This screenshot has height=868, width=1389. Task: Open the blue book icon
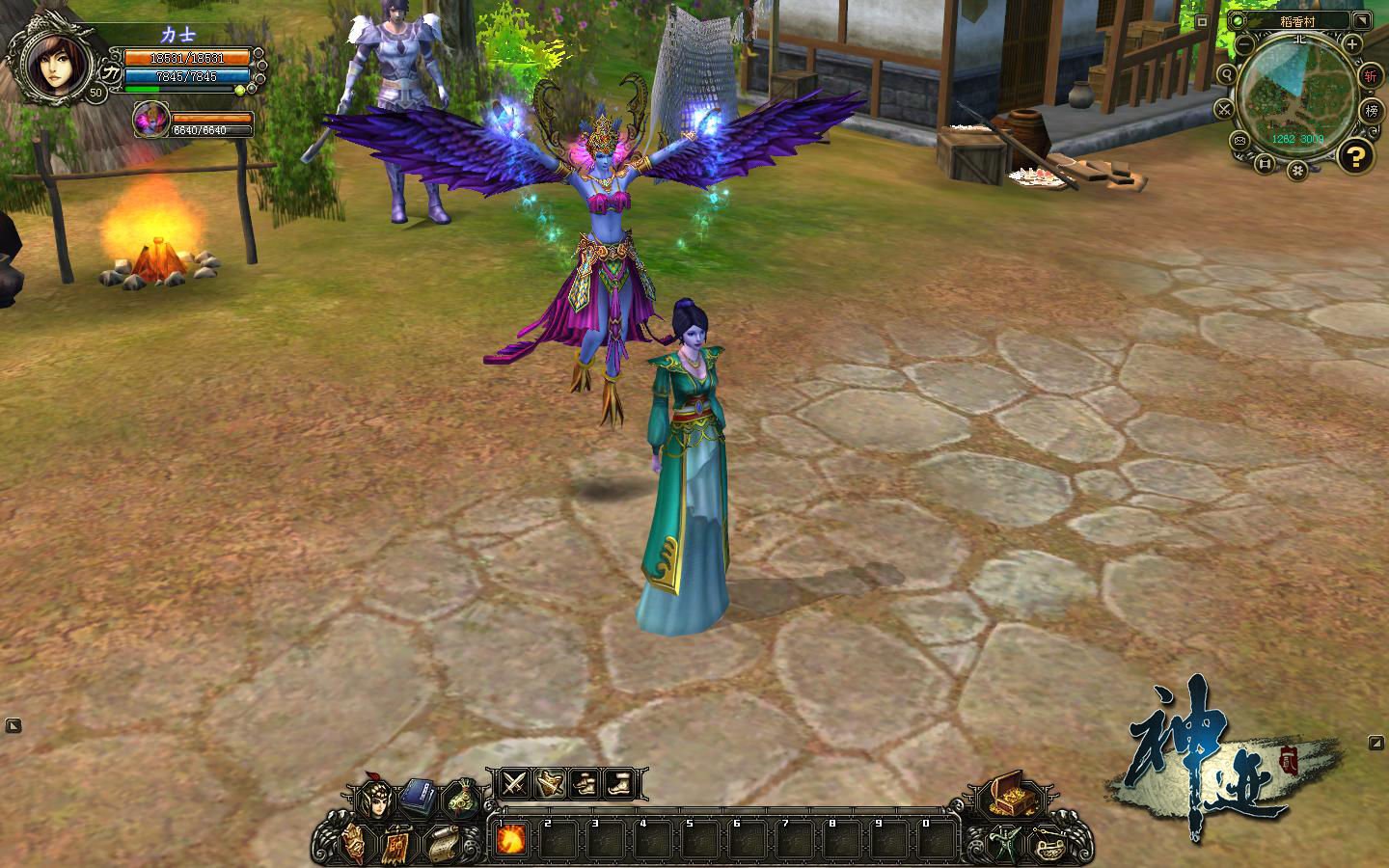click(418, 797)
